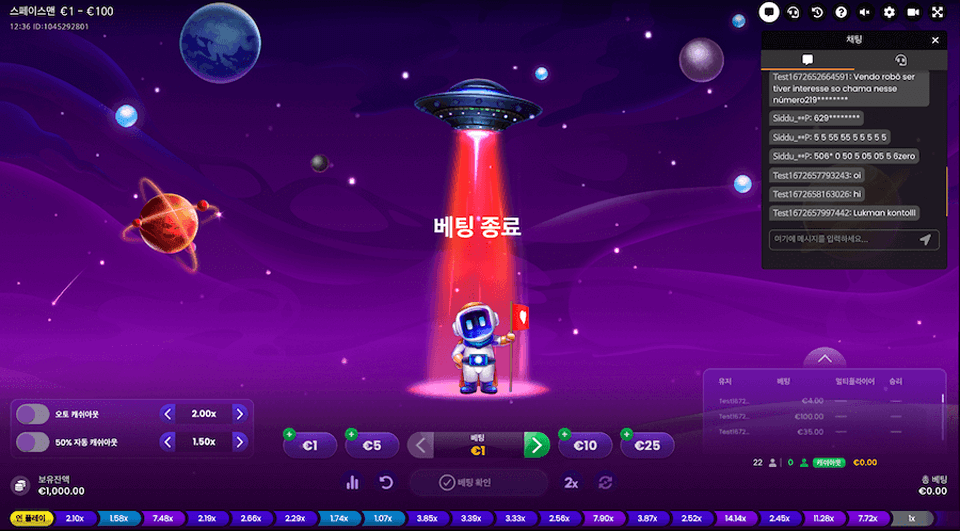The width and height of the screenshot is (960, 531).
Task: Toggle the 오토 캐쉬아웃 auto cashout switch
Action: coord(33,414)
